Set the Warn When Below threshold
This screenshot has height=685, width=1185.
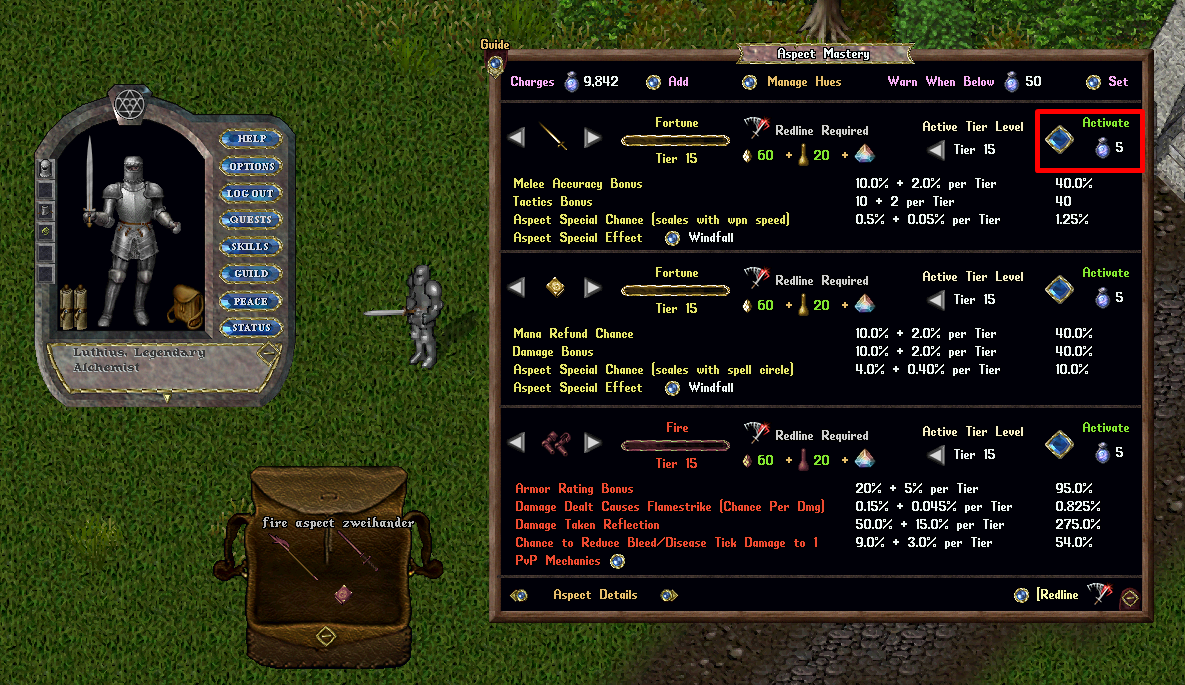[x=1093, y=82]
